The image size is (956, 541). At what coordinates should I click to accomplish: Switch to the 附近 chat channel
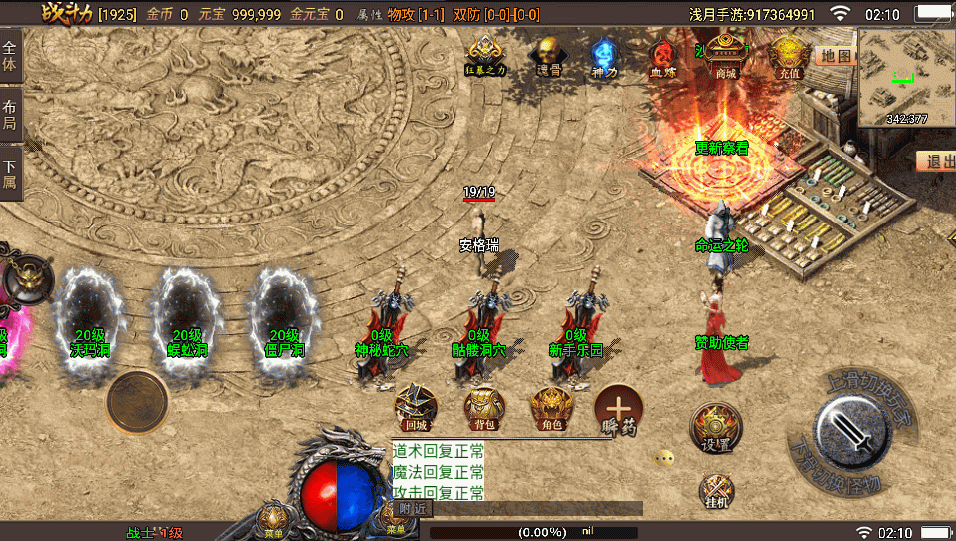click(x=411, y=508)
